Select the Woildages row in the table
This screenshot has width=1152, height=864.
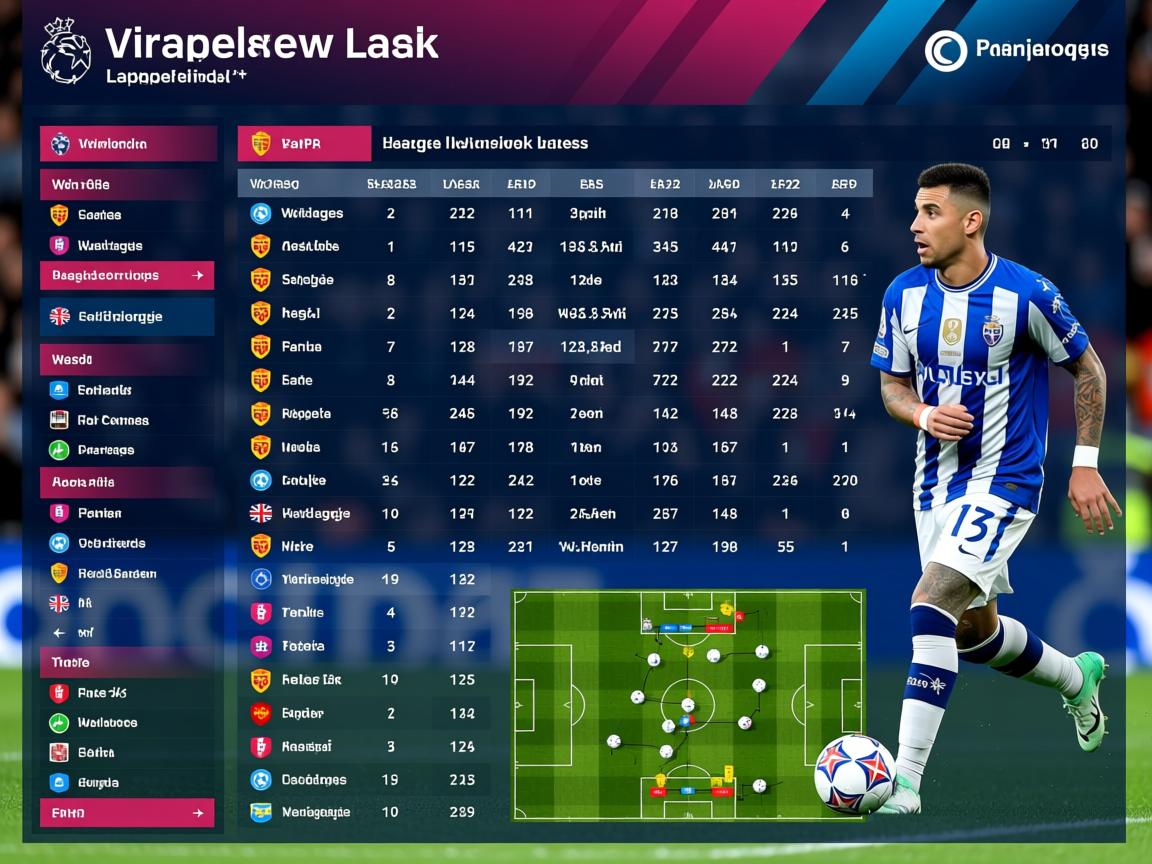pyautogui.click(x=311, y=213)
